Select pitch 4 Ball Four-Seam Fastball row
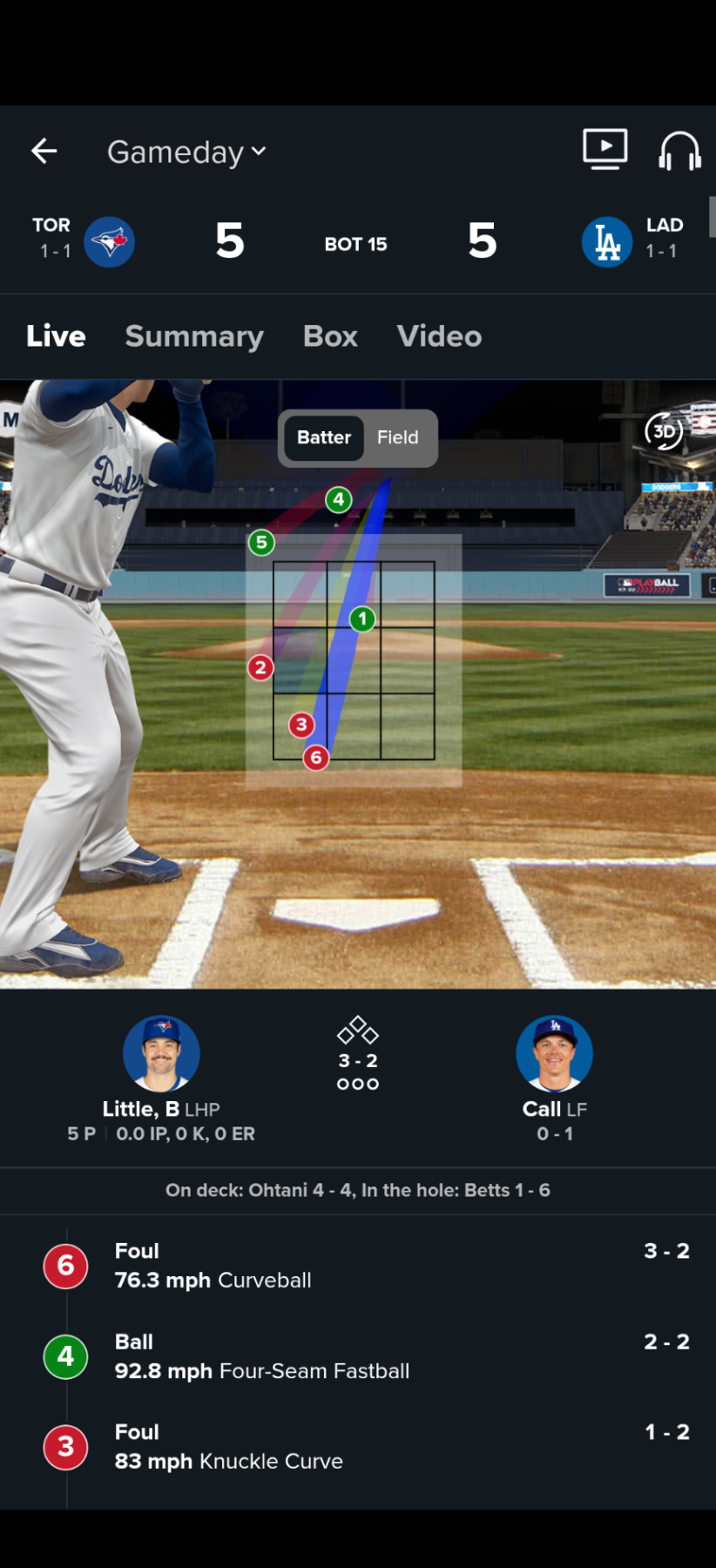Viewport: 716px width, 1568px height. click(x=366, y=1356)
